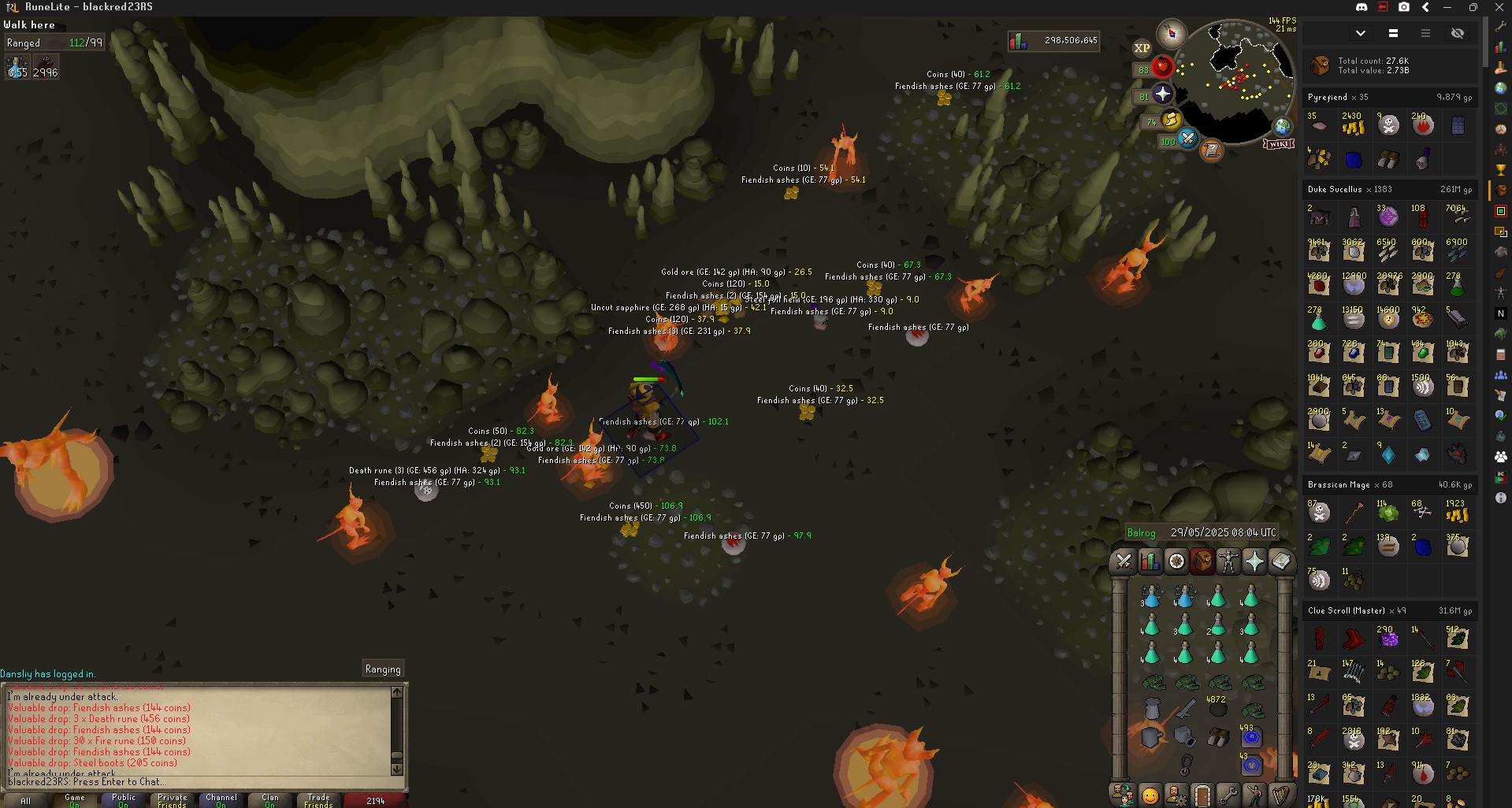Toggle the loot tracker hidden-items eye icon
This screenshot has width=1512, height=808.
(1458, 33)
